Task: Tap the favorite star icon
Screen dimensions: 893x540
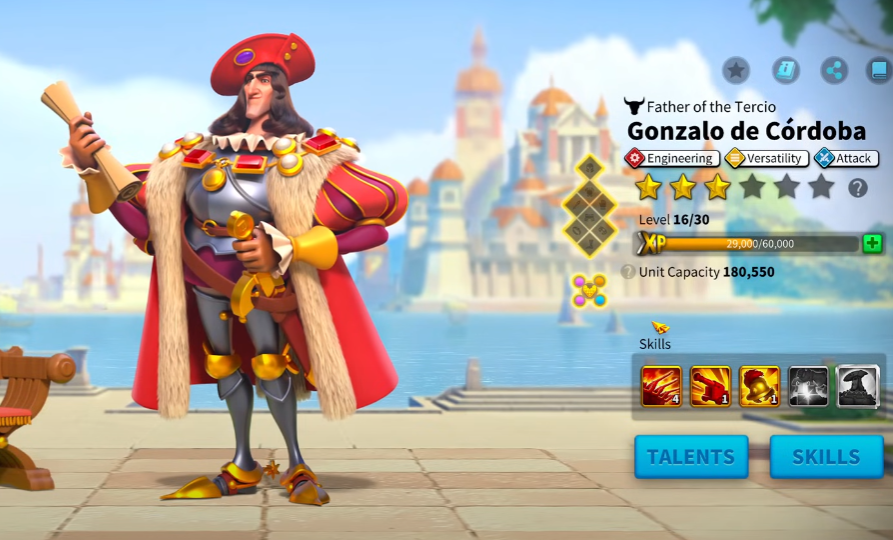Action: coord(736,70)
